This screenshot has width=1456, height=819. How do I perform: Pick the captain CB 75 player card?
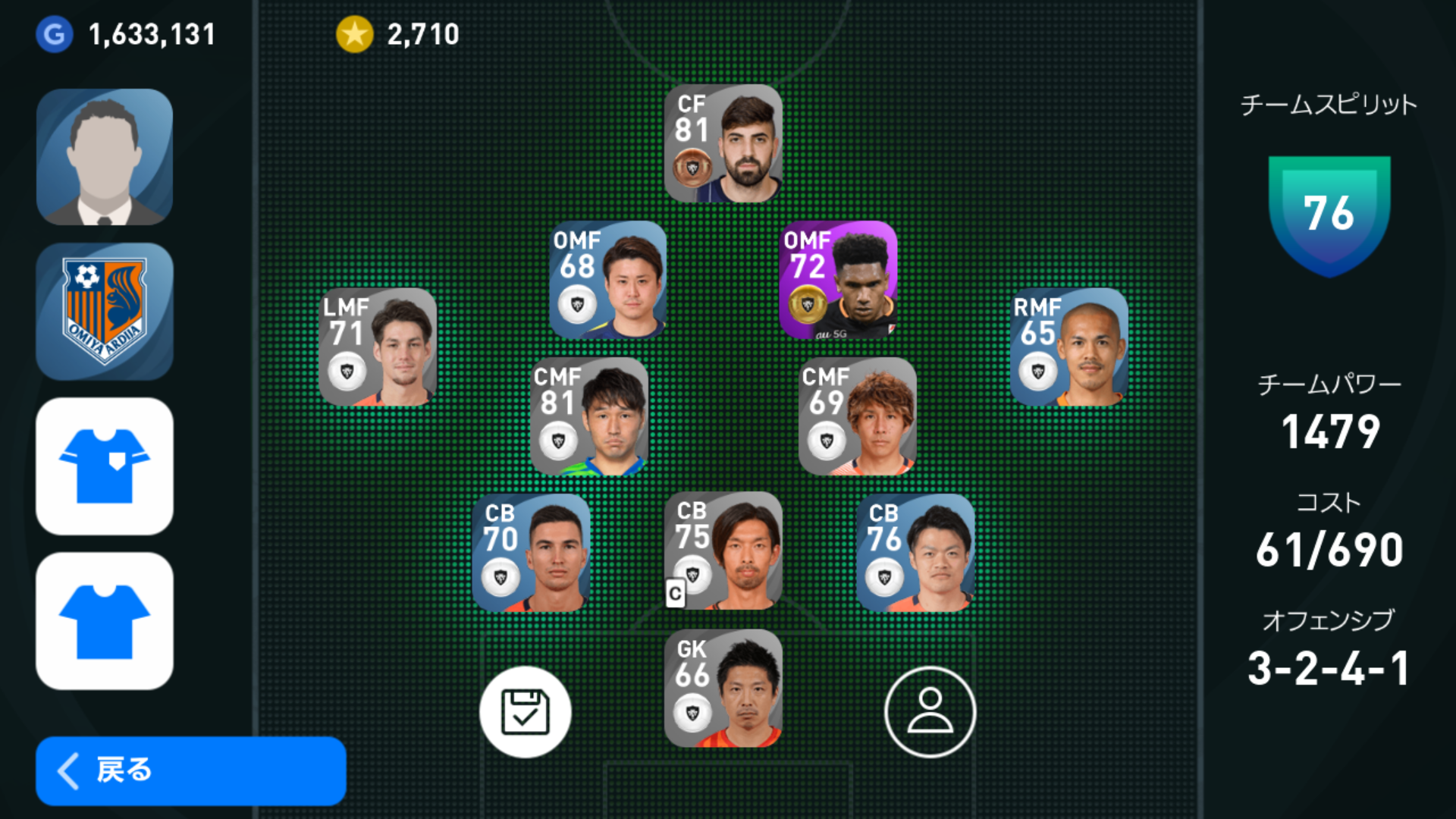(723, 551)
